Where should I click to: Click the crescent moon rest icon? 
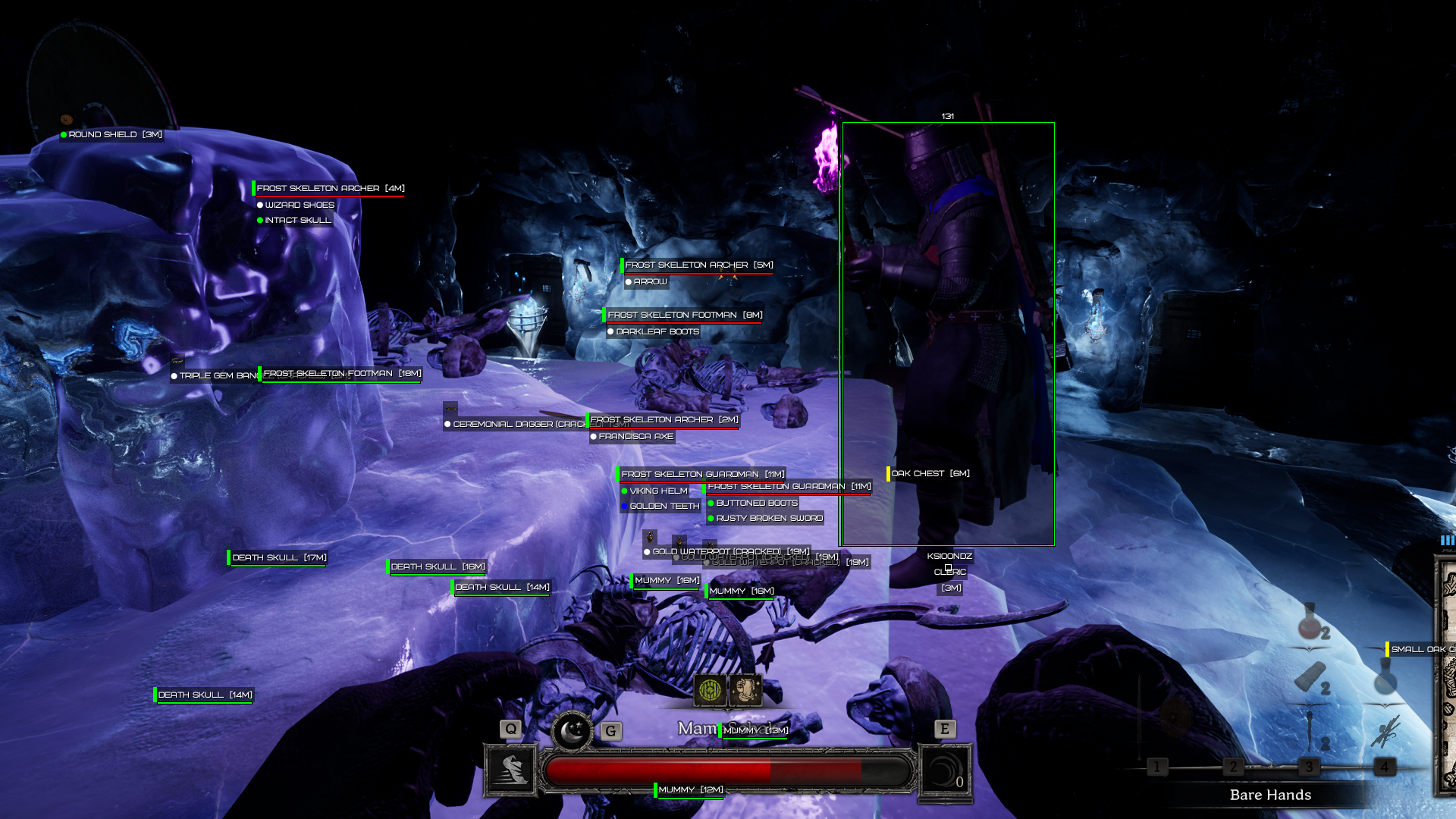click(x=572, y=731)
